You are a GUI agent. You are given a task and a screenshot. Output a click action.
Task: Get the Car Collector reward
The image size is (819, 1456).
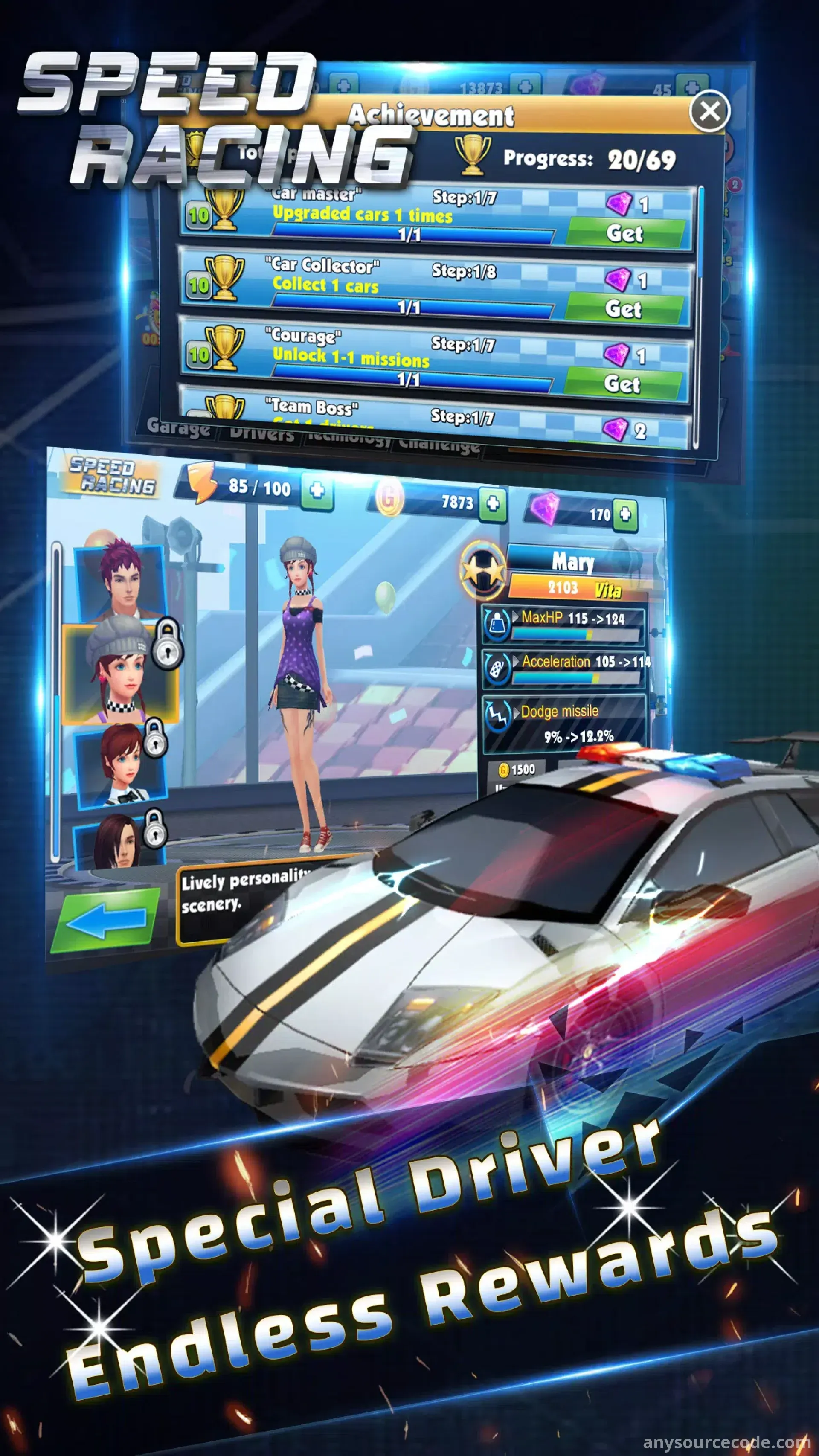pyautogui.click(x=624, y=308)
